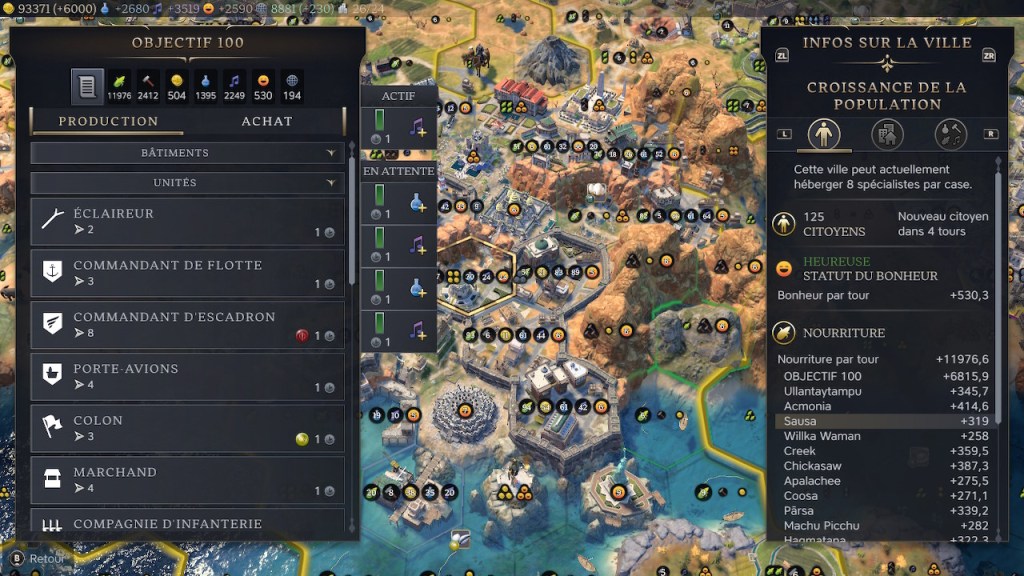Image resolution: width=1024 pixels, height=576 pixels.
Task: Add Colon to the production queue
Action: click(x=187, y=429)
